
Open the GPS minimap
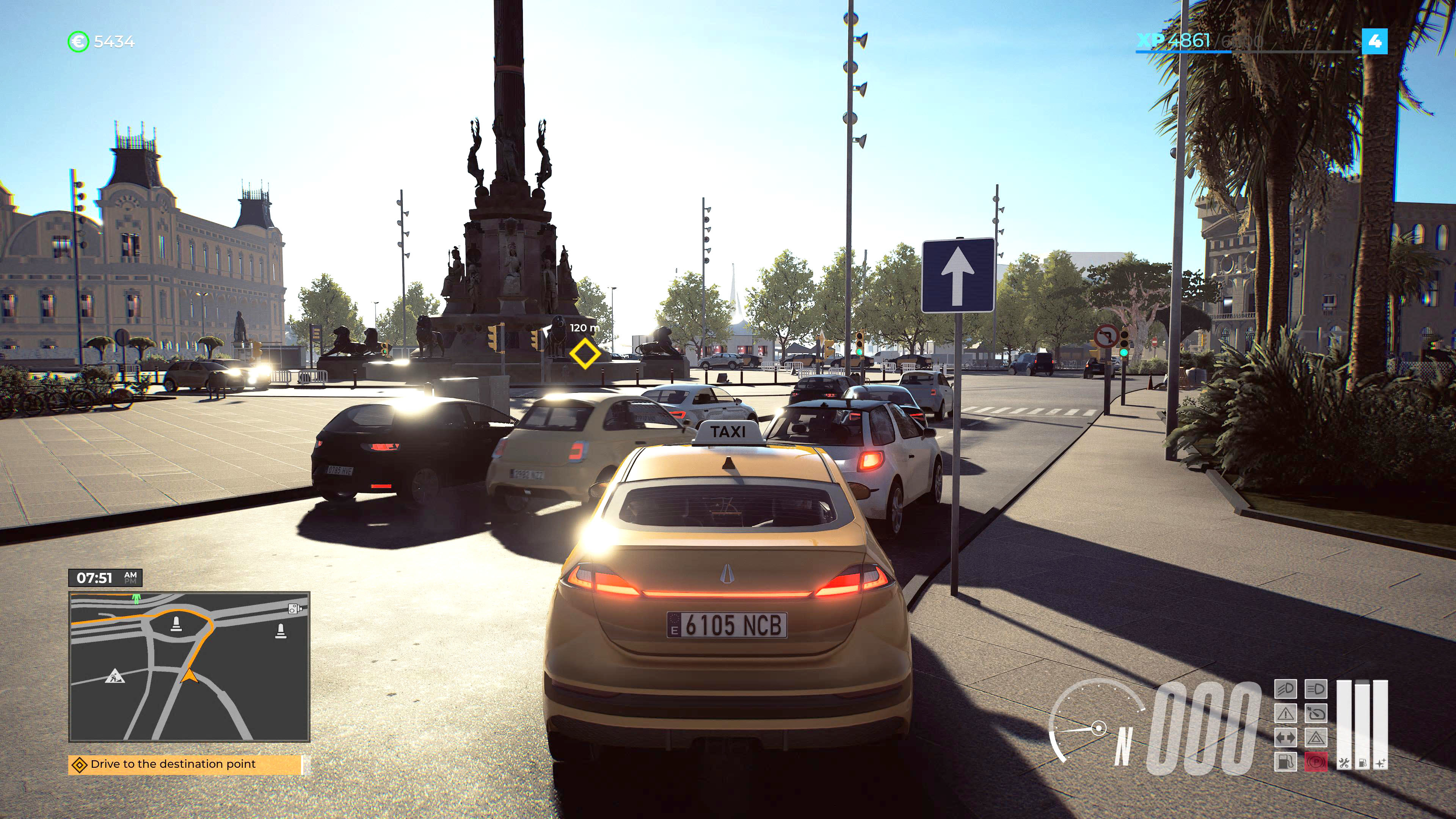pos(189,667)
